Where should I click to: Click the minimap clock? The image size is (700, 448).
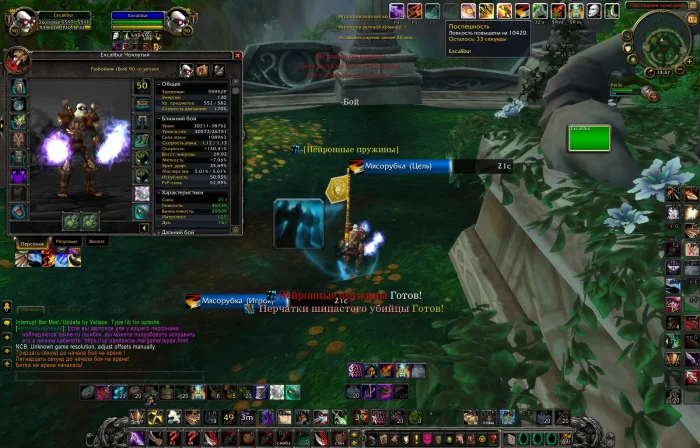click(663, 72)
